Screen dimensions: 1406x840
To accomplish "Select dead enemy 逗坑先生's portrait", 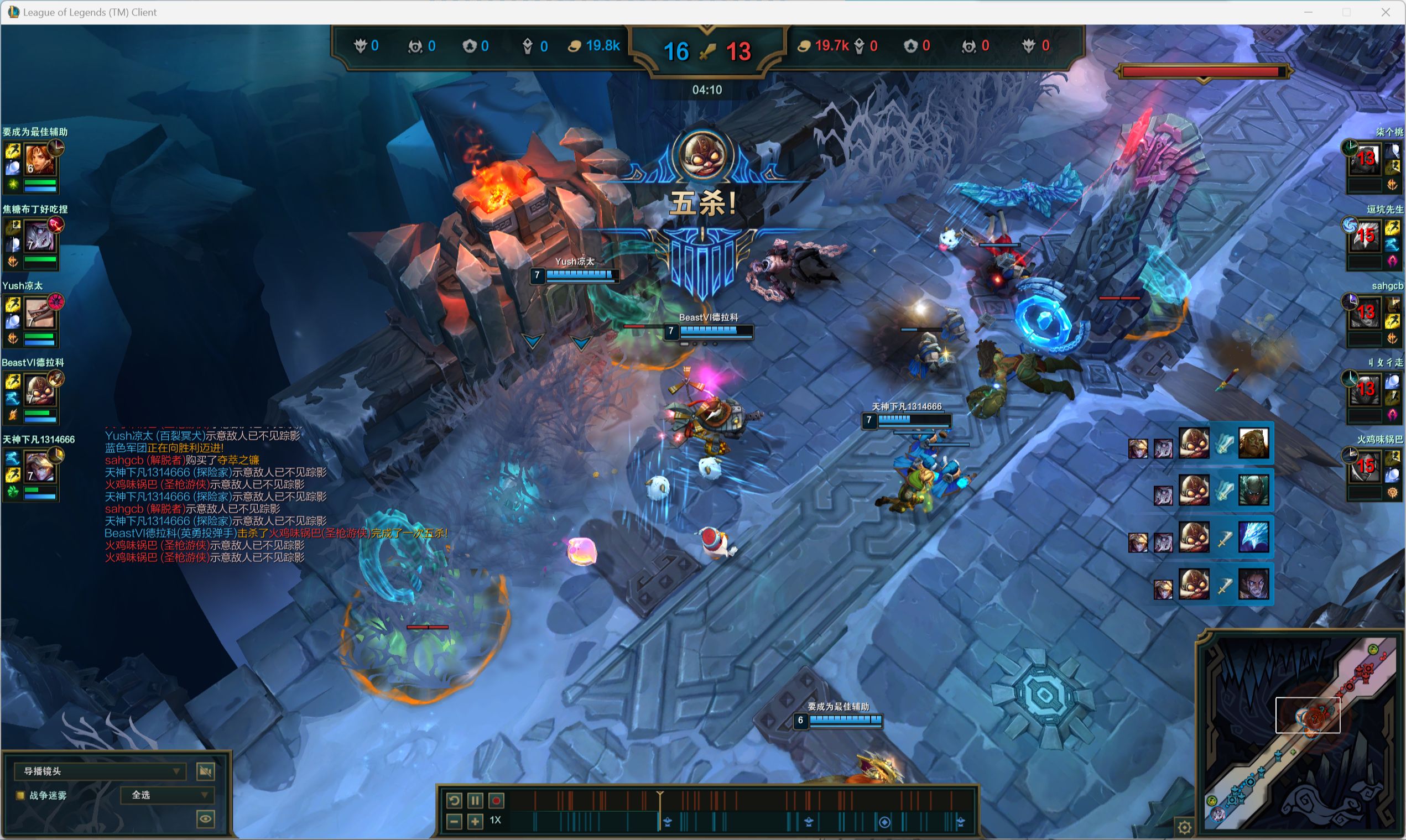I will tap(1365, 237).
